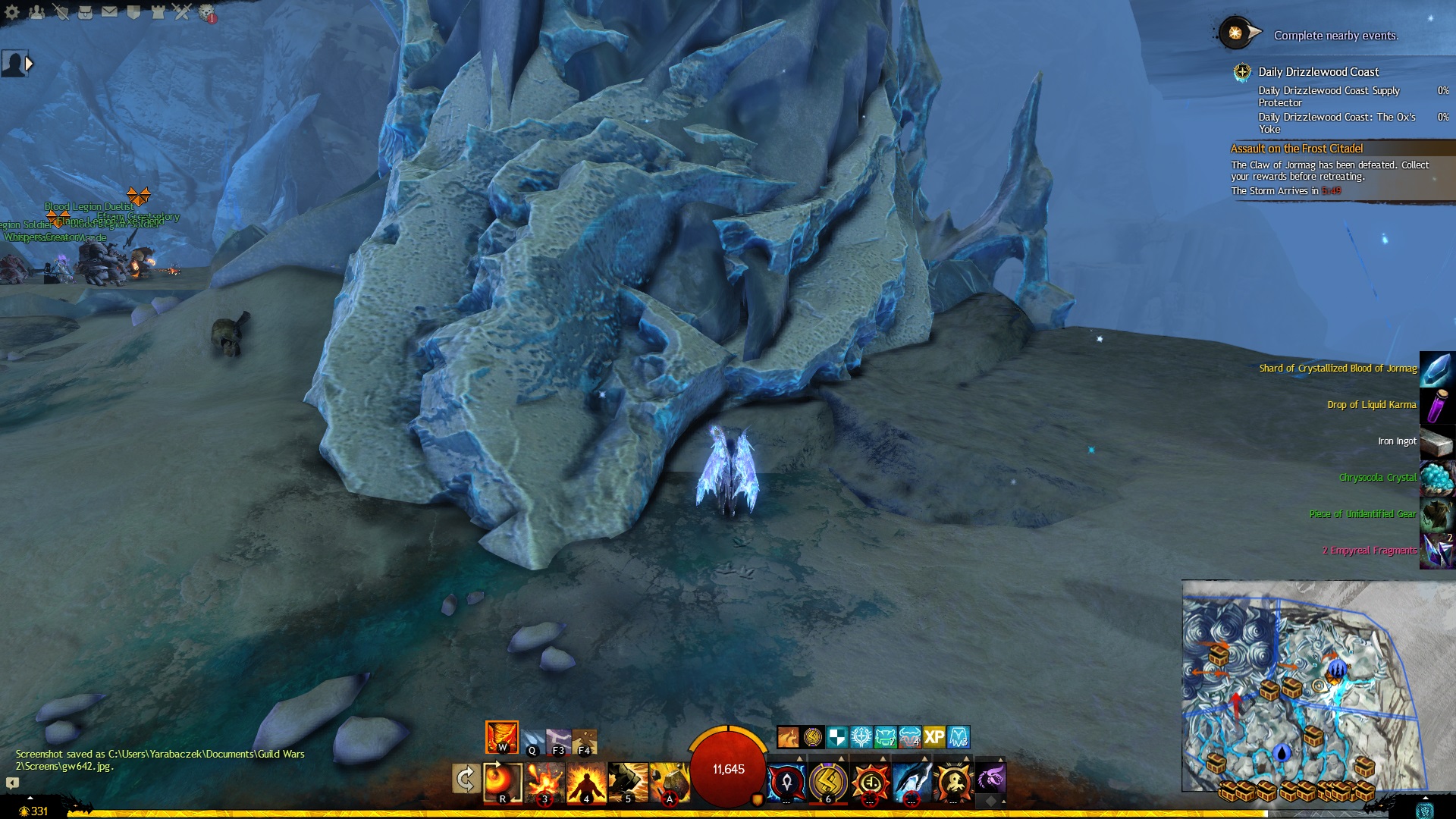Select the Assault on the Frost Citadel event

click(1296, 149)
